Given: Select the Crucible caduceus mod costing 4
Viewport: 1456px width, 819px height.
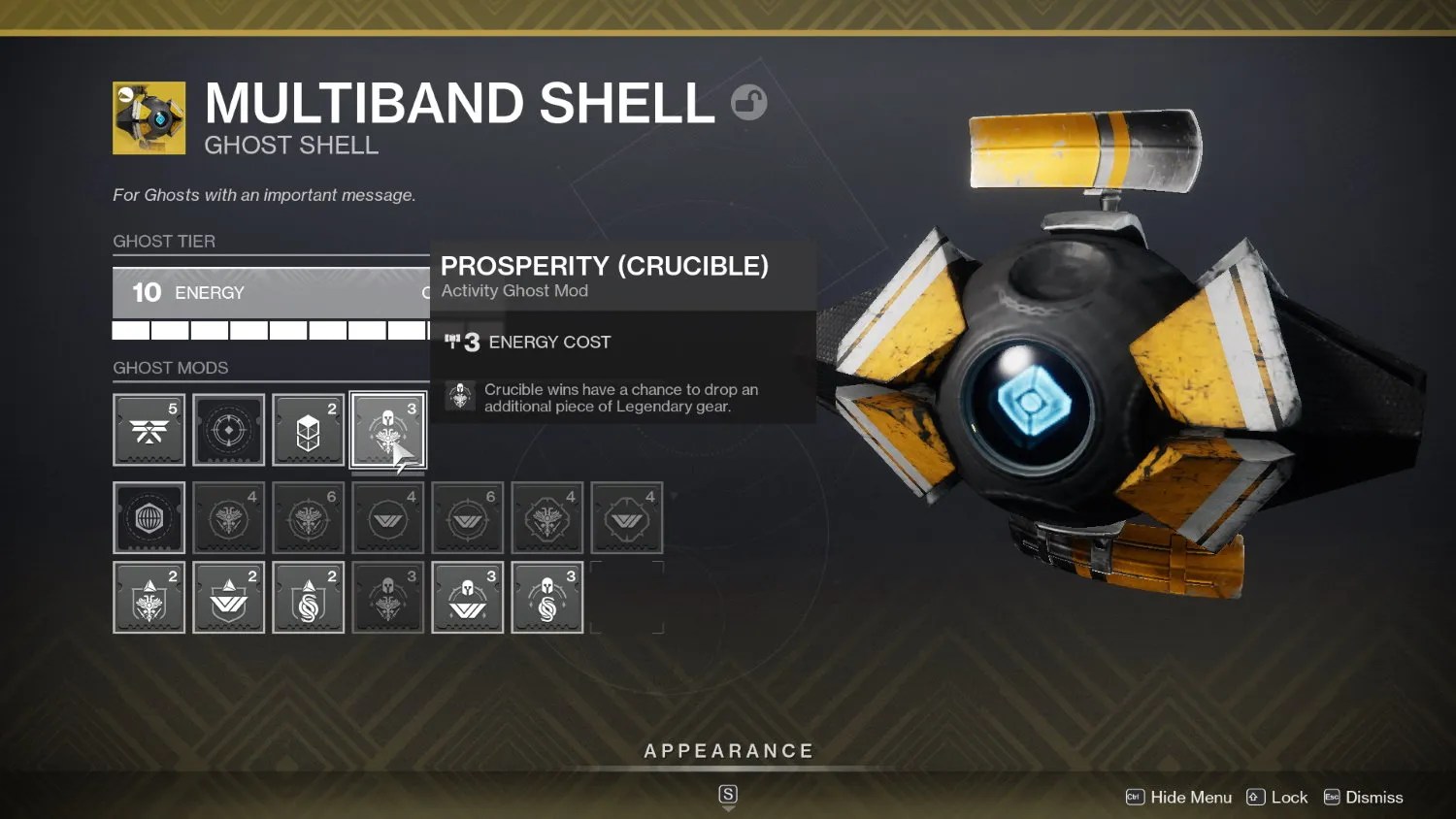Looking at the screenshot, I should [228, 518].
